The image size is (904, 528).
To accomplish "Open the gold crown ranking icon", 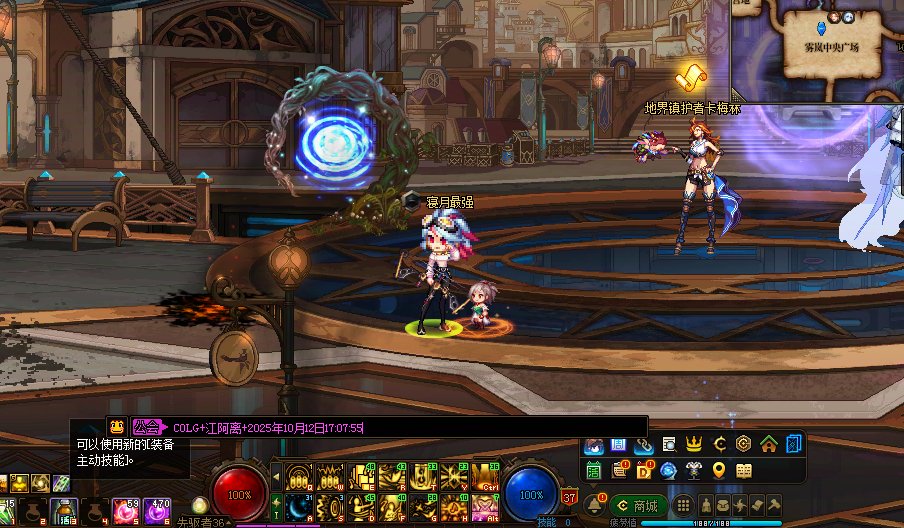I will [x=694, y=444].
